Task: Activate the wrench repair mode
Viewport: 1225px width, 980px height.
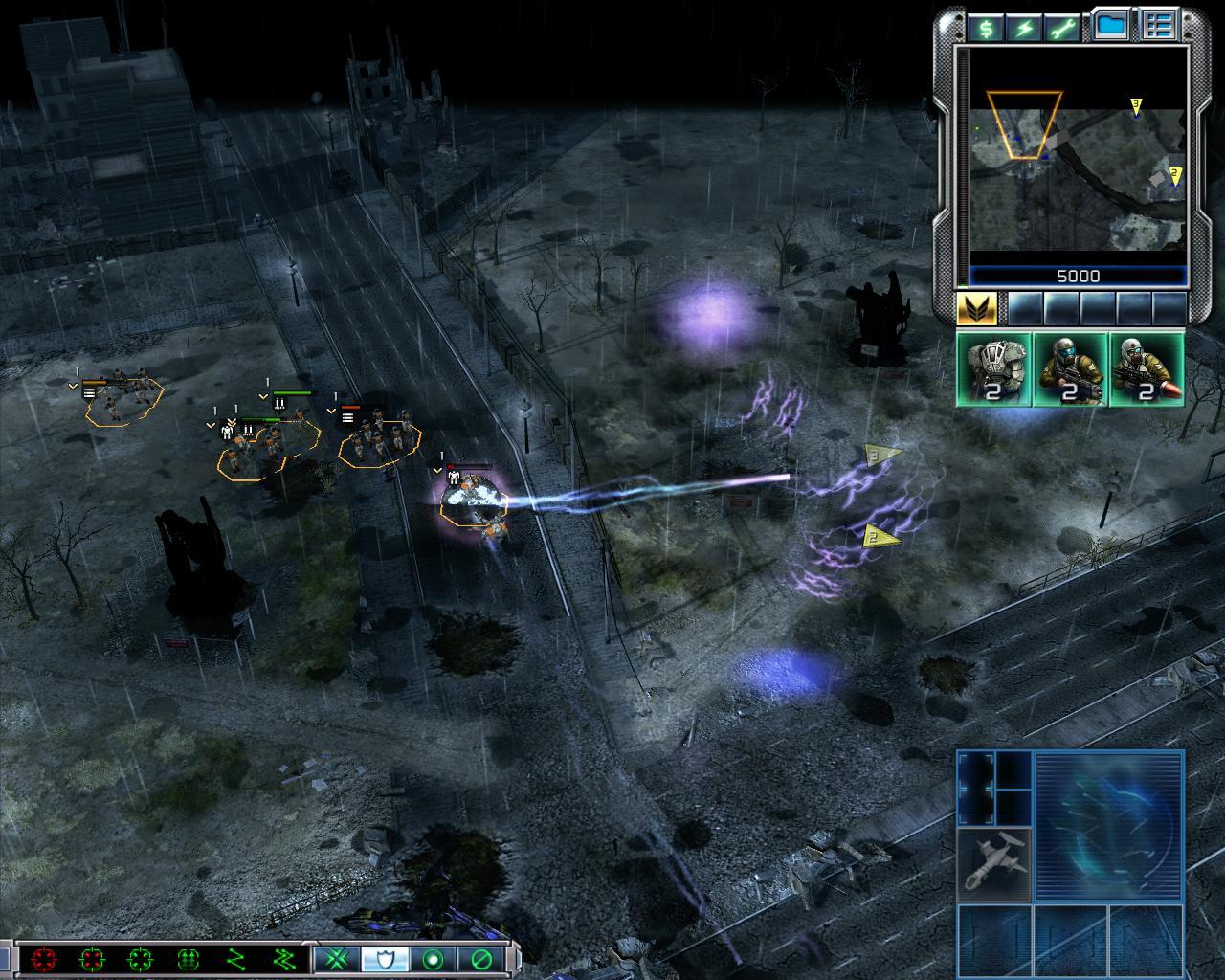Action: click(1063, 27)
